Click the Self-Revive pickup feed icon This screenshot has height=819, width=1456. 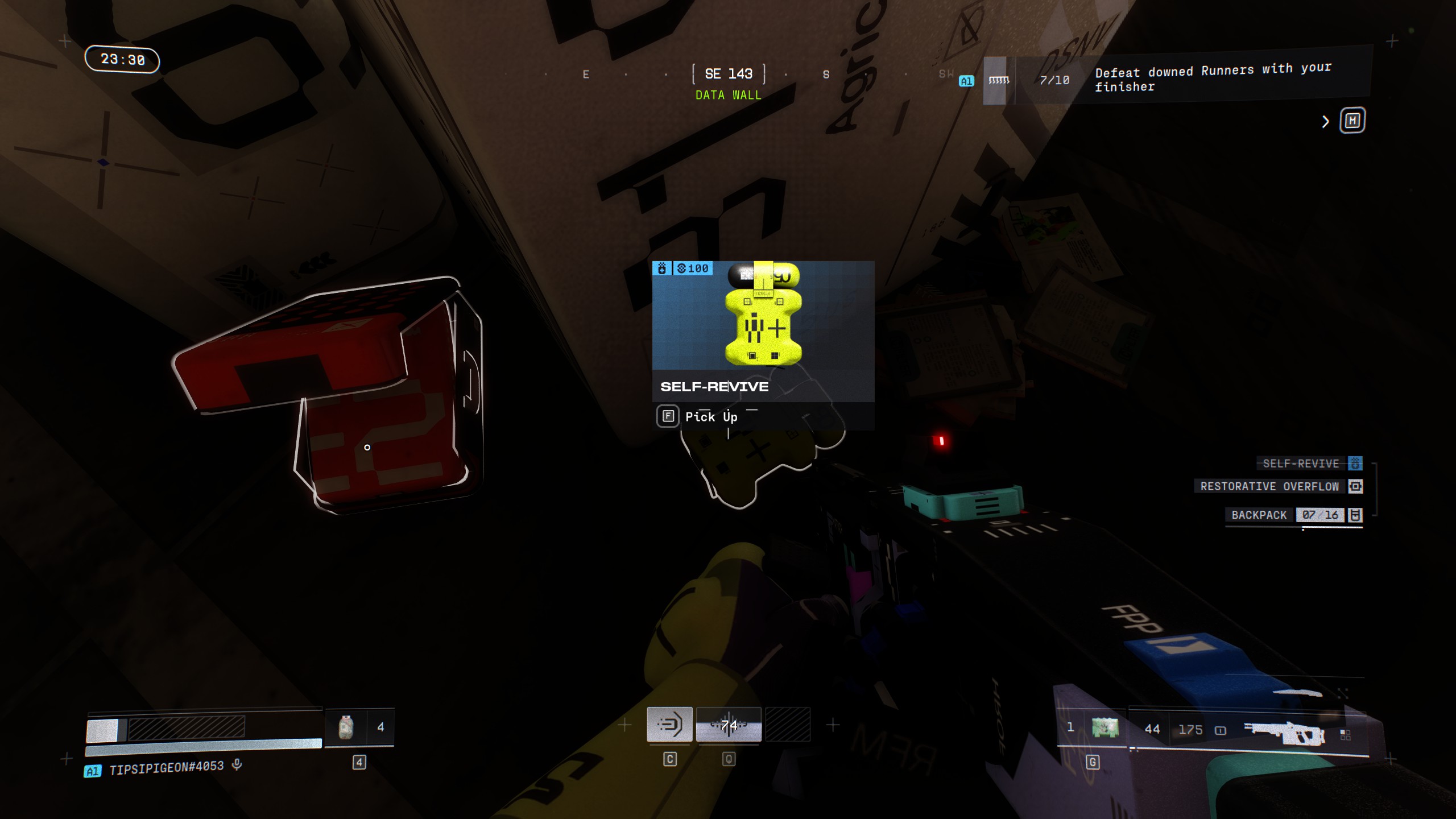pos(1355,464)
